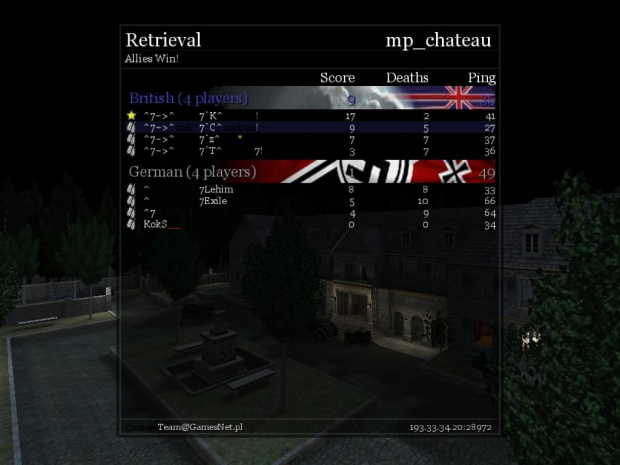Select the German team header row

(310, 172)
